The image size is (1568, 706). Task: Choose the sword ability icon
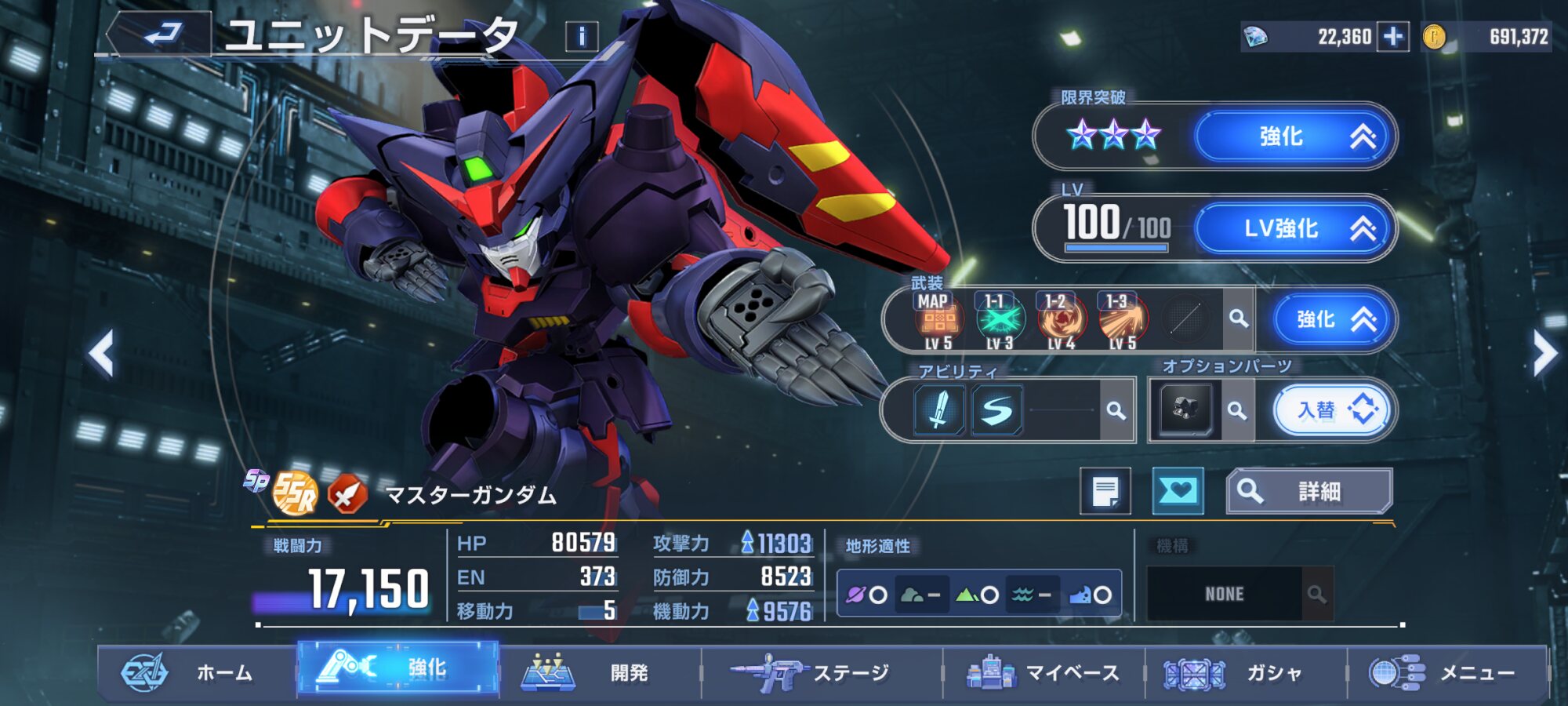pos(938,409)
